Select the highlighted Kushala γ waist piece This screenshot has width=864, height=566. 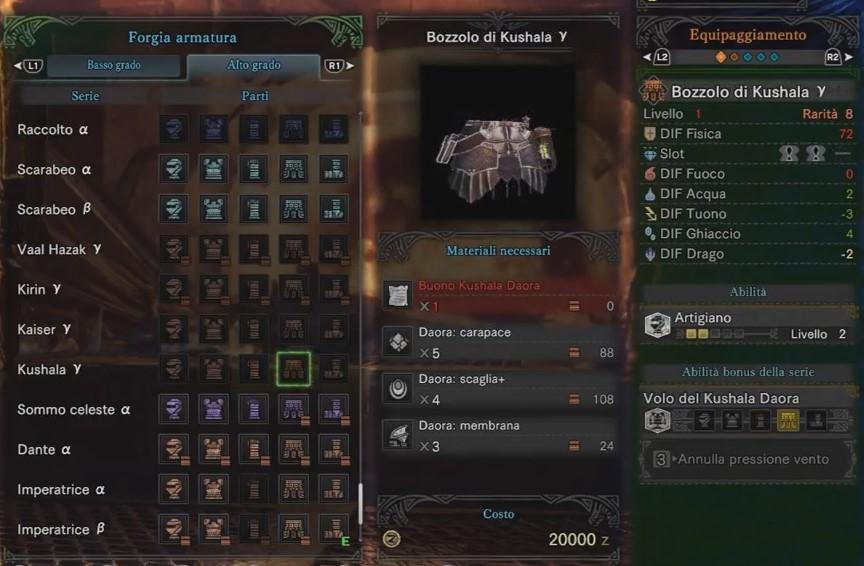(x=294, y=369)
